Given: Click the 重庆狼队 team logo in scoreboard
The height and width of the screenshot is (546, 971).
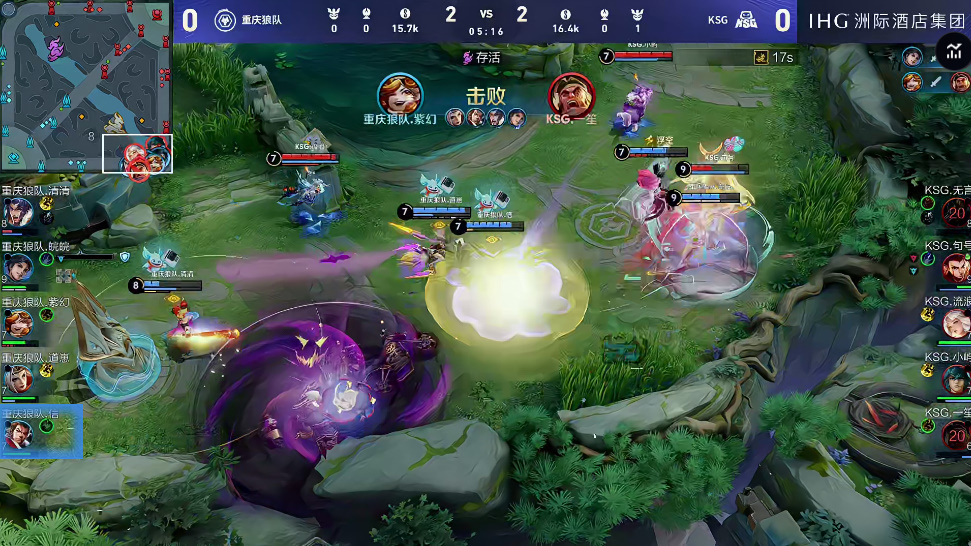Looking at the screenshot, I should (224, 19).
